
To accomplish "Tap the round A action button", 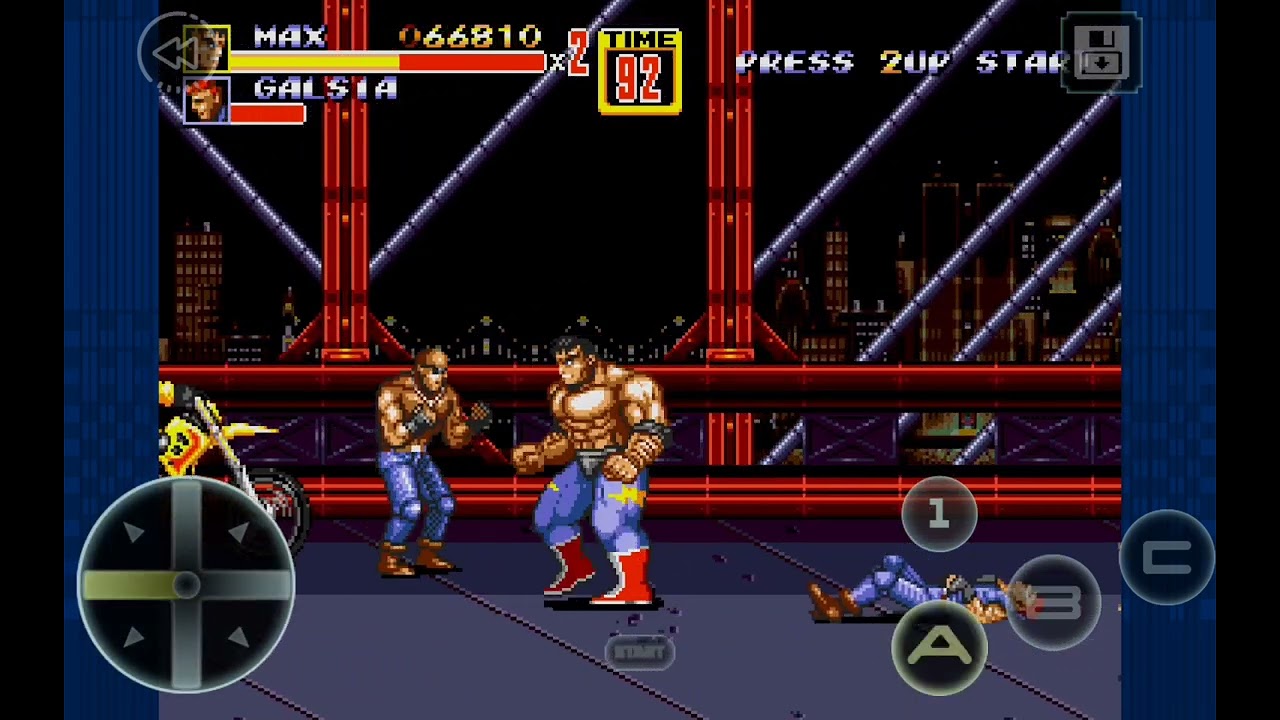I will click(x=939, y=648).
